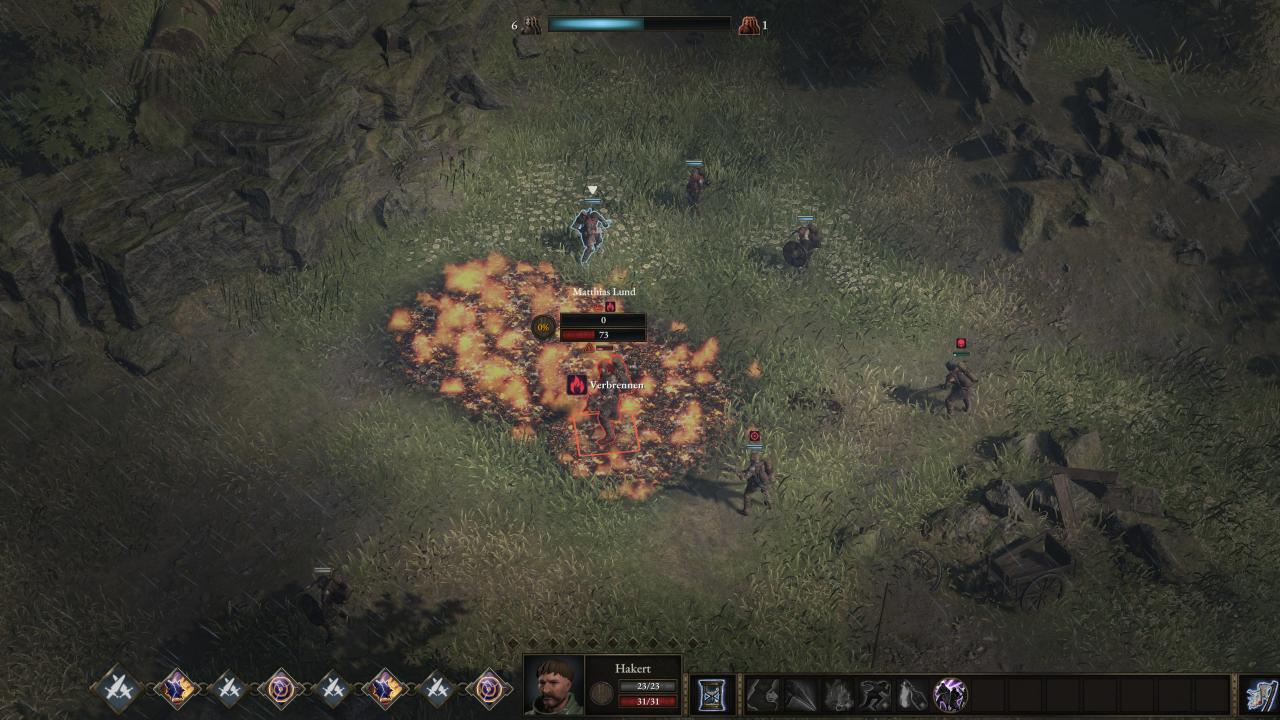The height and width of the screenshot is (720, 1280).
Task: Open the scroll-and-quill journal icon
Action: click(x=1260, y=695)
